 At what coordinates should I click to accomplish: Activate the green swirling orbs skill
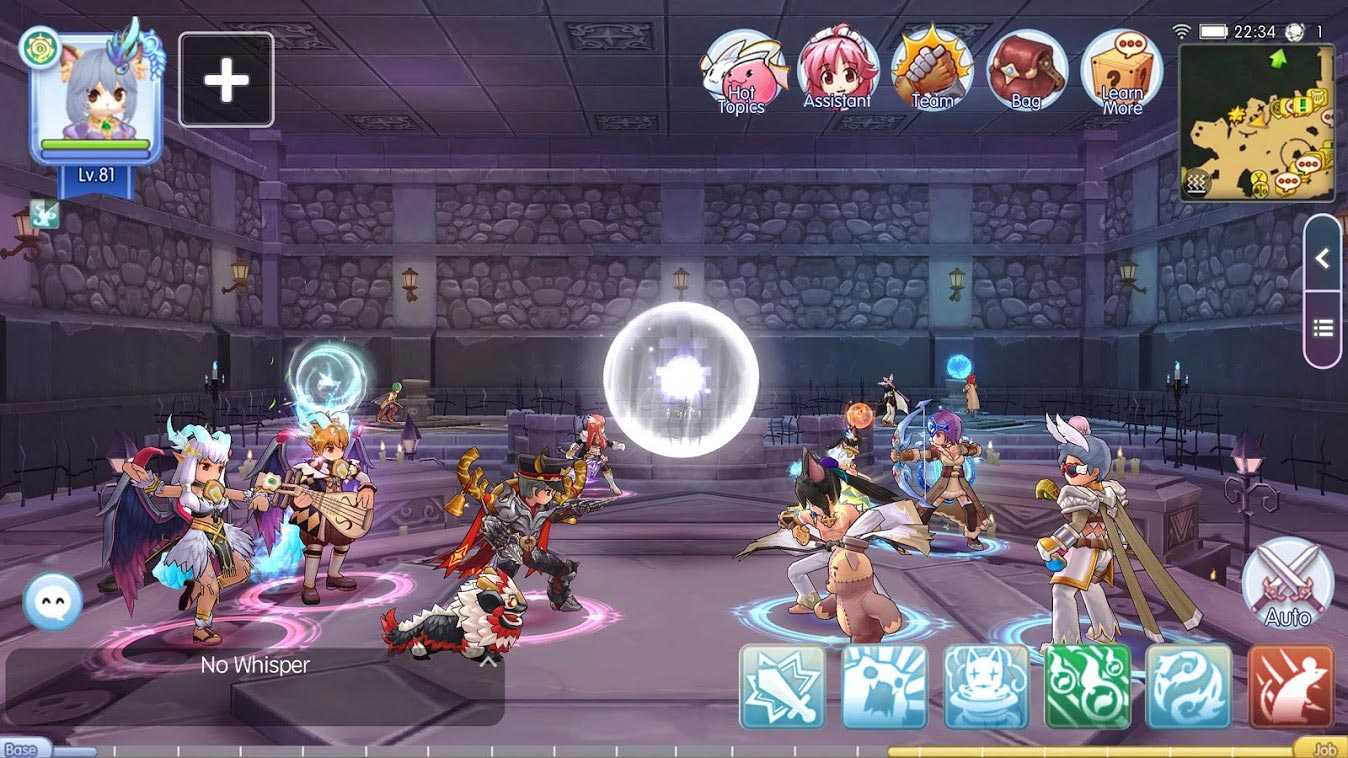tap(1087, 687)
